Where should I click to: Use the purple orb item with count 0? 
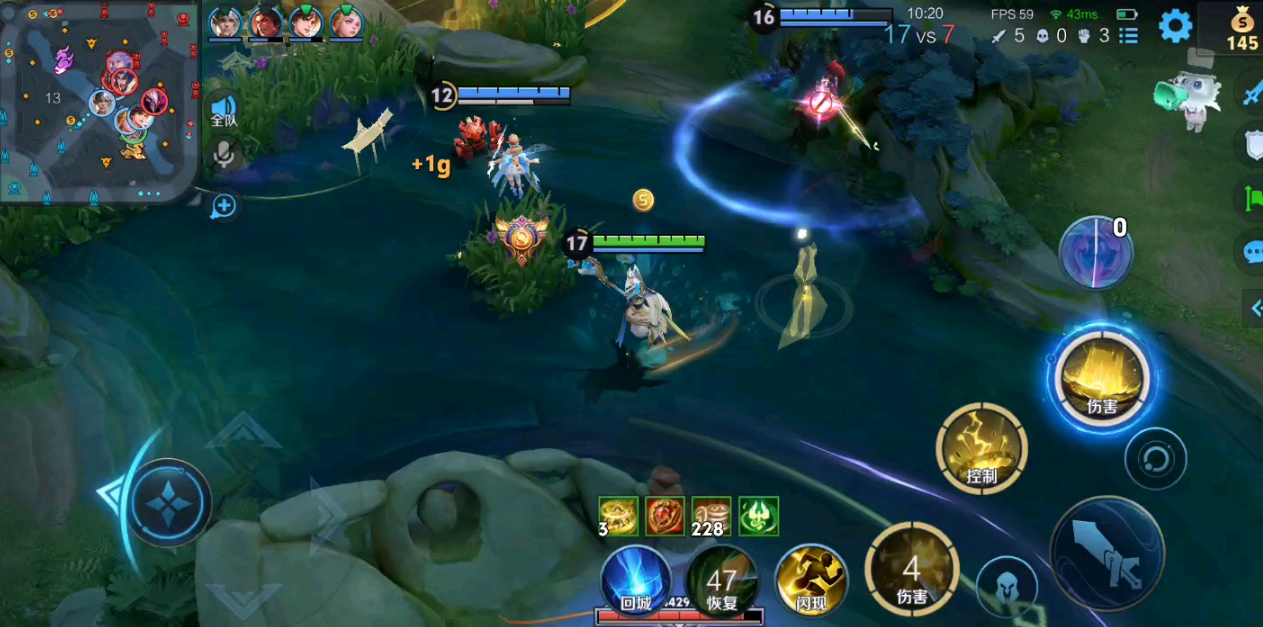pyautogui.click(x=1095, y=252)
